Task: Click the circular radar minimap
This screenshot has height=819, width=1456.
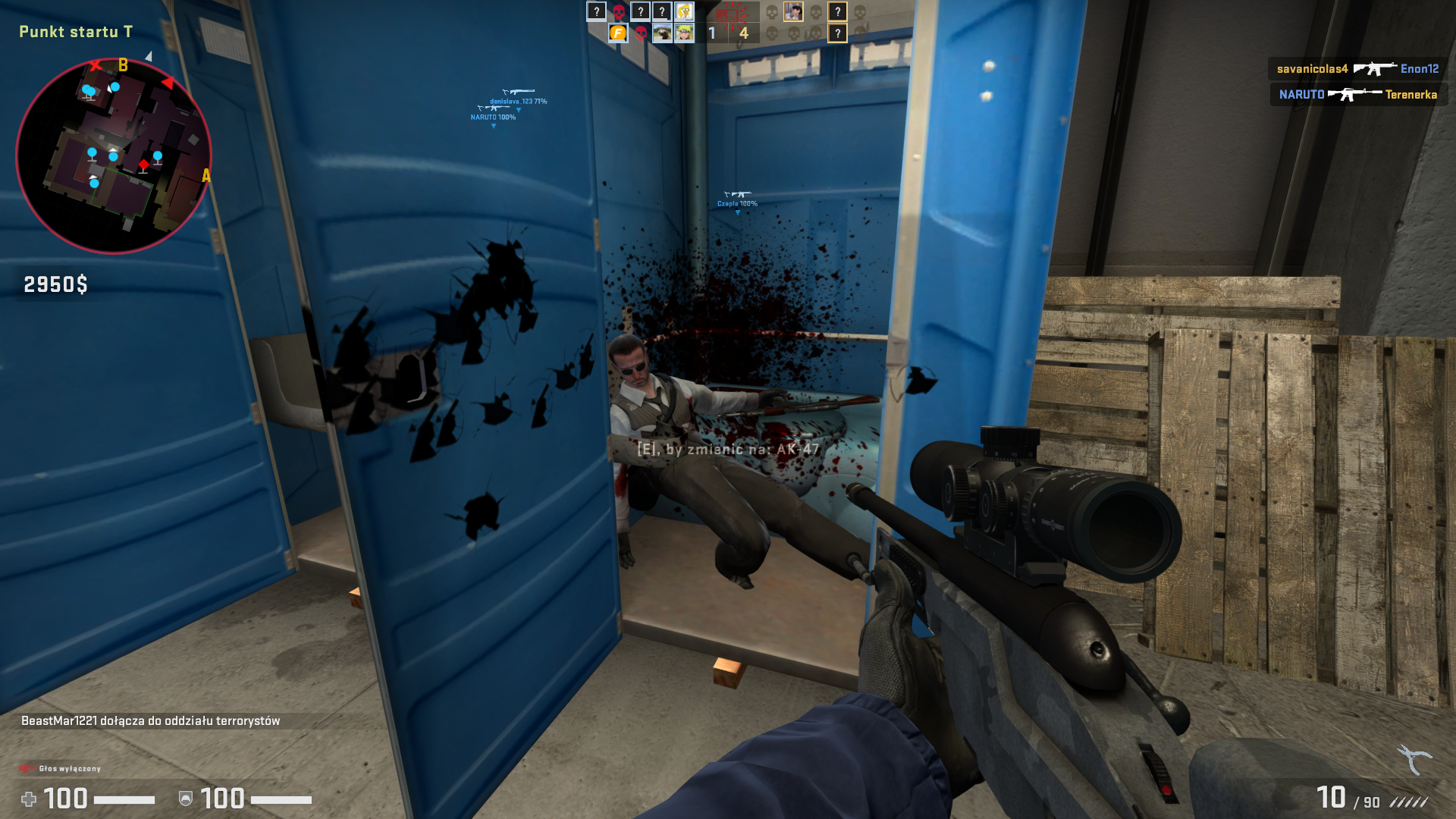Action: (114, 155)
